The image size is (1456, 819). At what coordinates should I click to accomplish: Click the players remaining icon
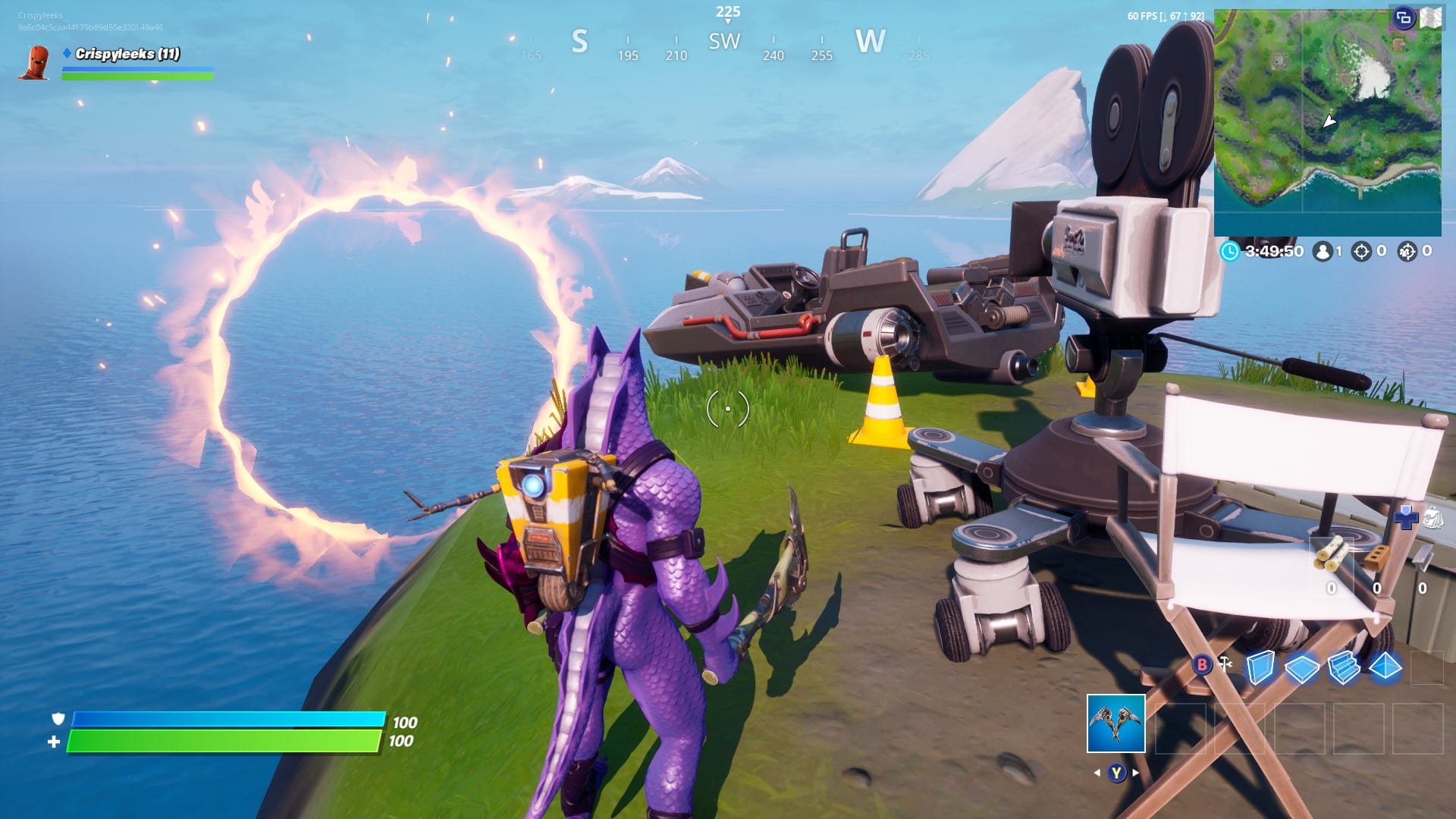coord(1324,253)
